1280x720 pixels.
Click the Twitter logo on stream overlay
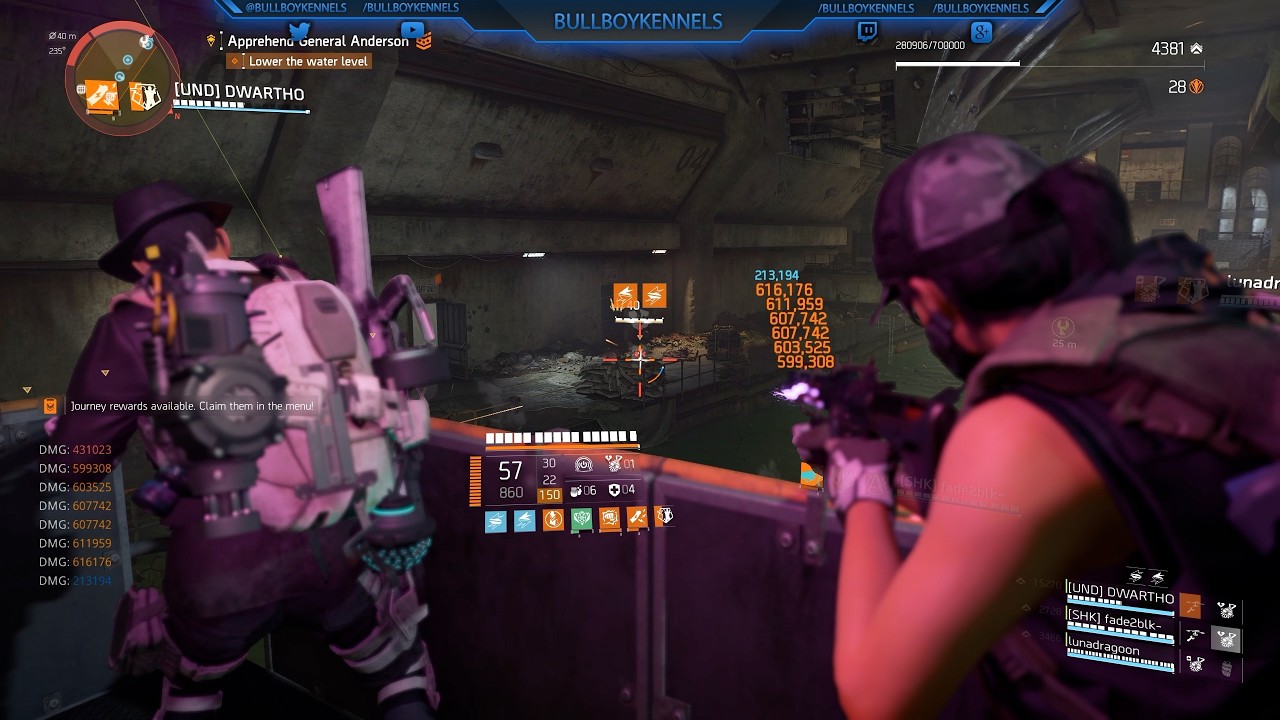pos(299,32)
